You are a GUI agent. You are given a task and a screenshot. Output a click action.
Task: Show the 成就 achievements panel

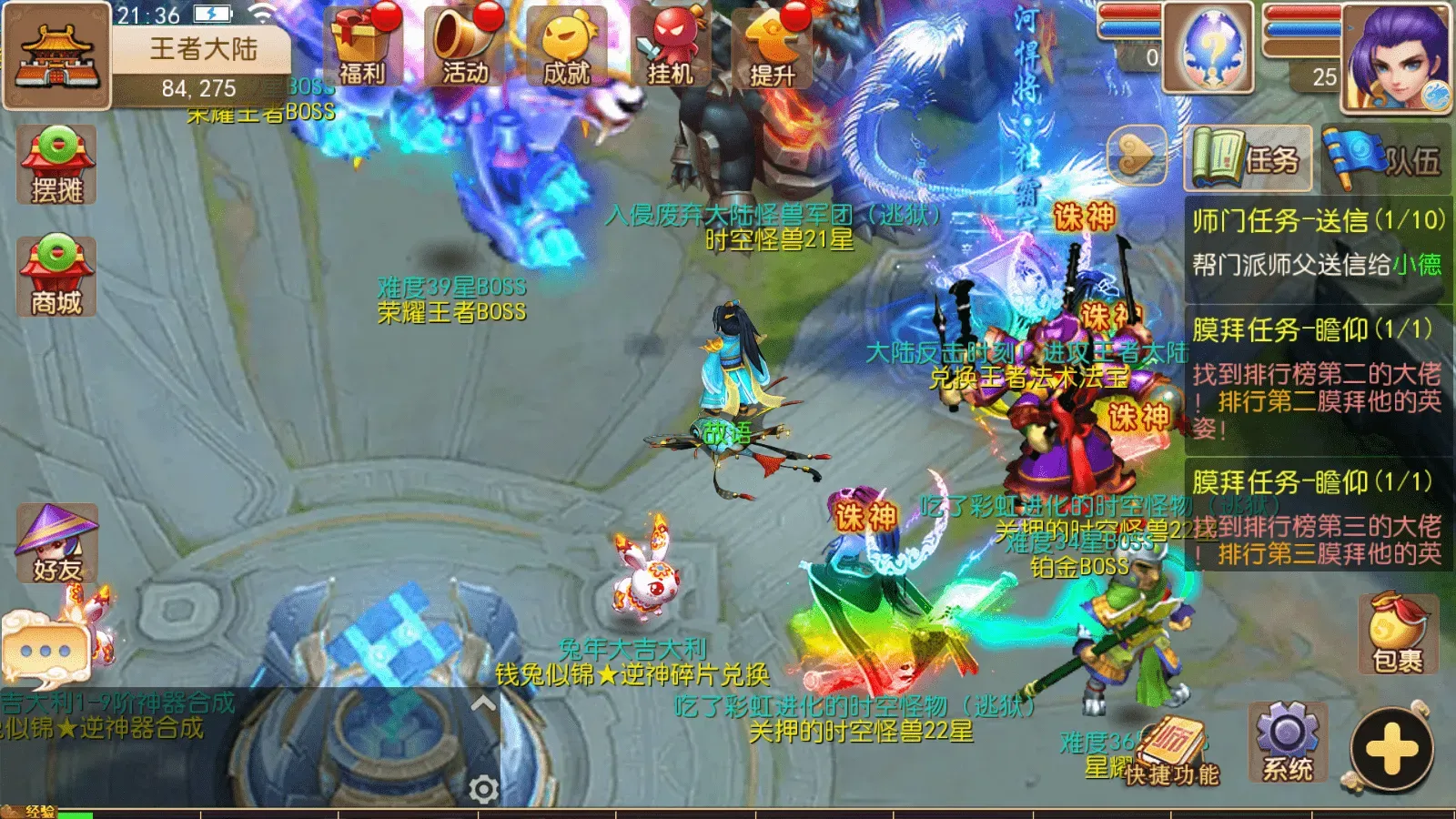coord(567,47)
